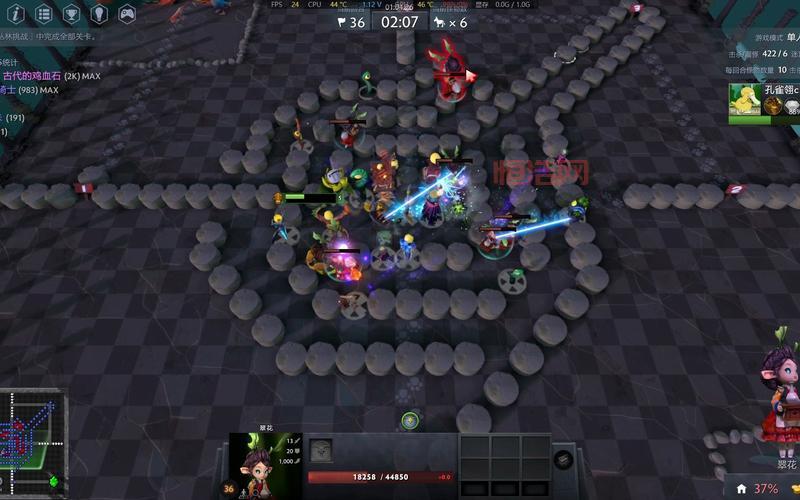Show the trophy leaderboard panel

click(x=71, y=14)
